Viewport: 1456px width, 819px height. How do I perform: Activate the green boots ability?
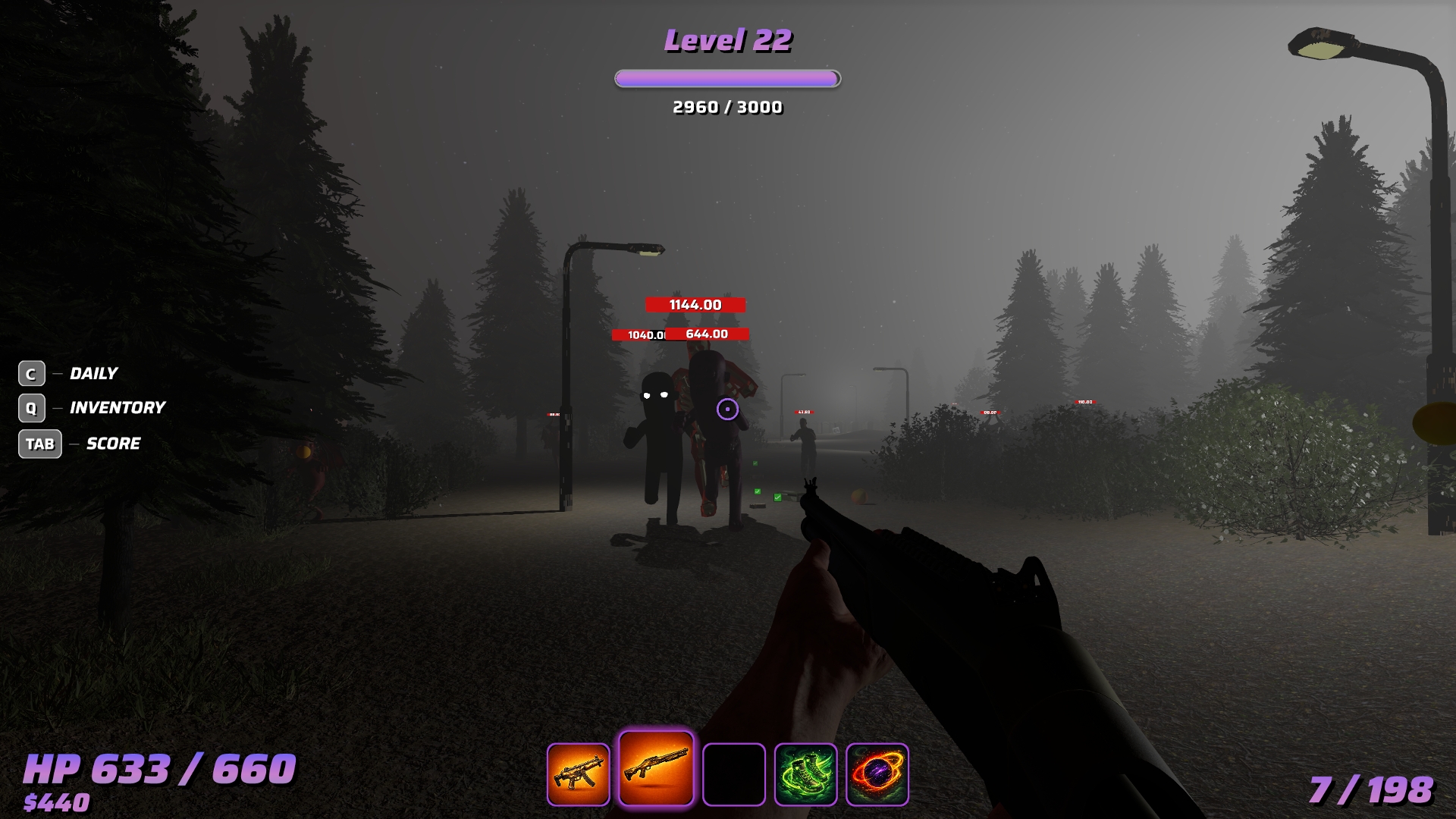point(805,774)
